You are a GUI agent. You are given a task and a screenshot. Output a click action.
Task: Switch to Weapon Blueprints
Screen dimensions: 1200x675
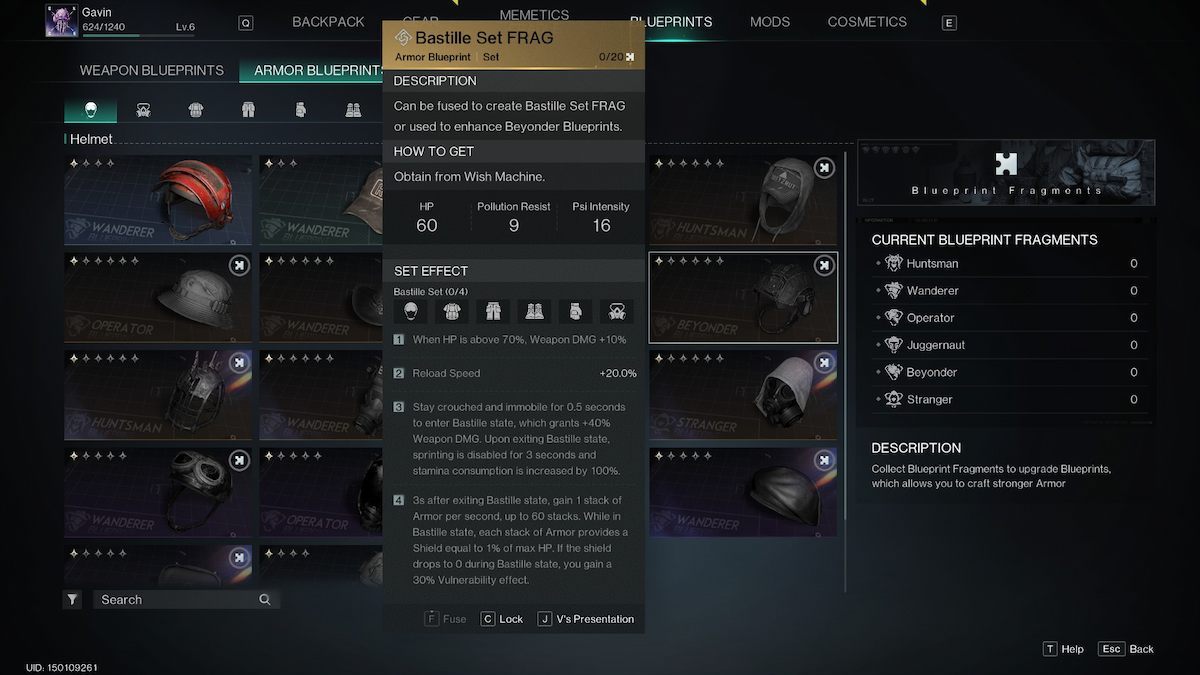point(151,71)
